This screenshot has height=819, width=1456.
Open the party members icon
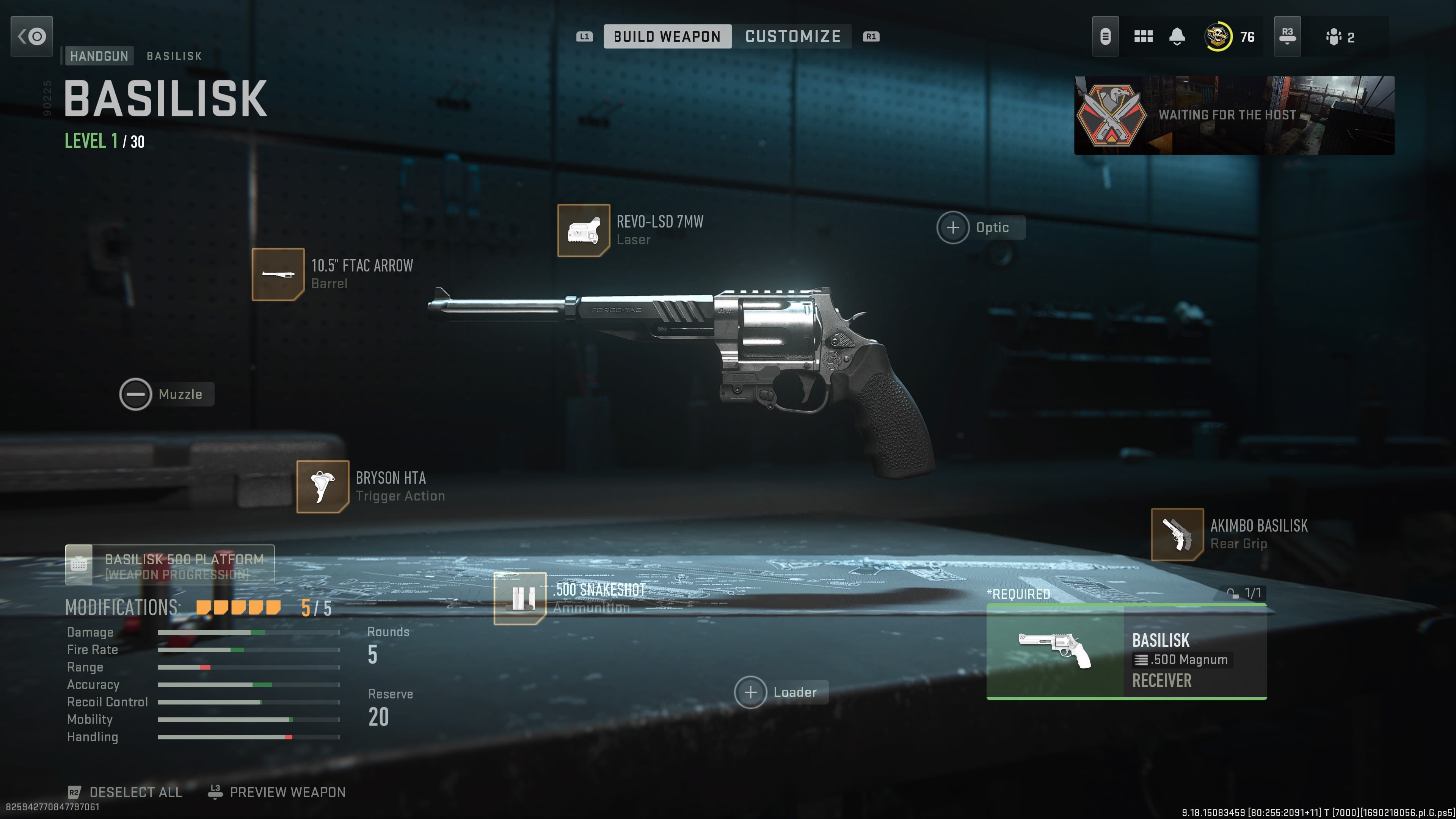click(x=1340, y=37)
